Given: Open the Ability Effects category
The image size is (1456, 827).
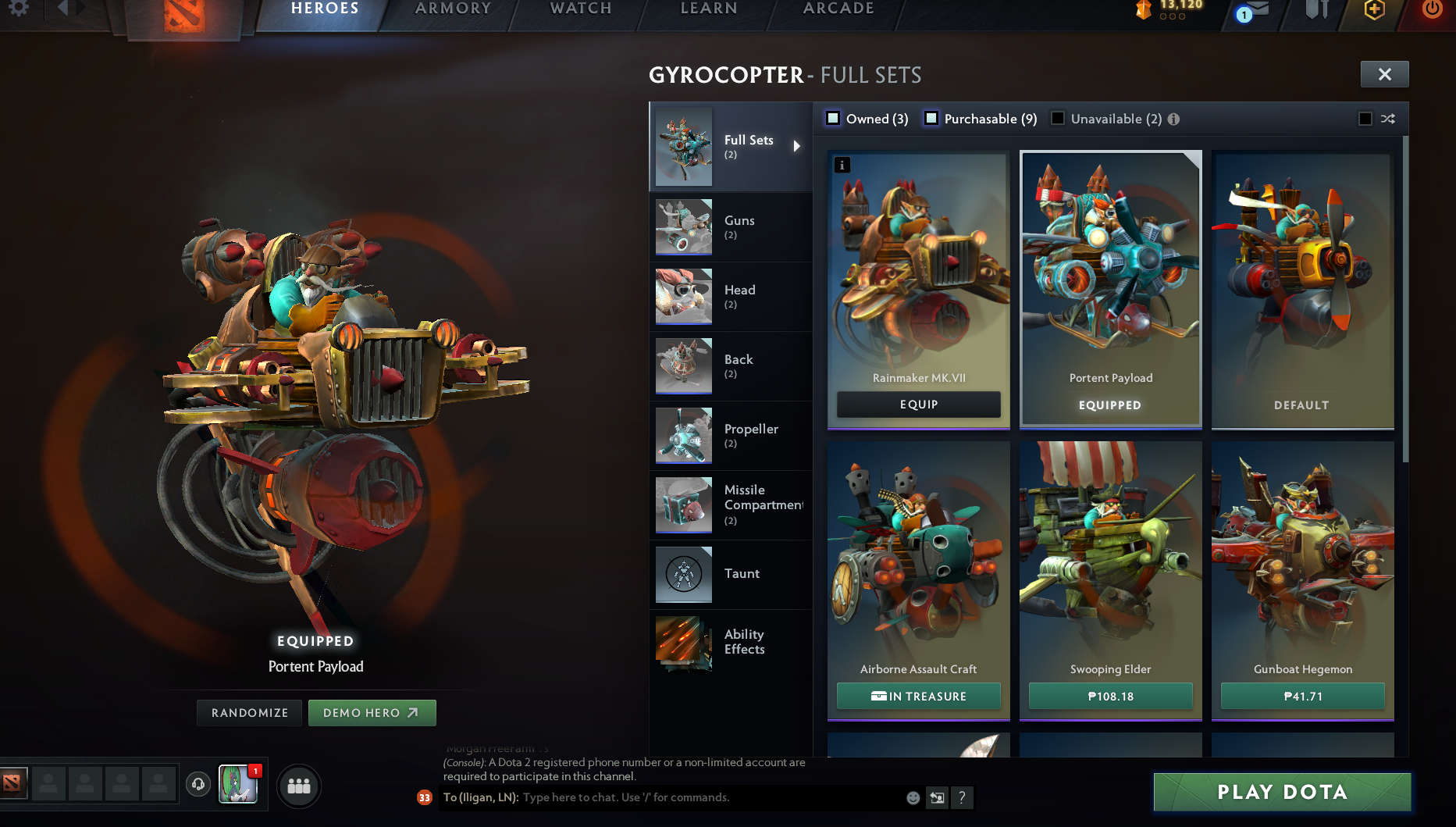Looking at the screenshot, I should 683,643.
